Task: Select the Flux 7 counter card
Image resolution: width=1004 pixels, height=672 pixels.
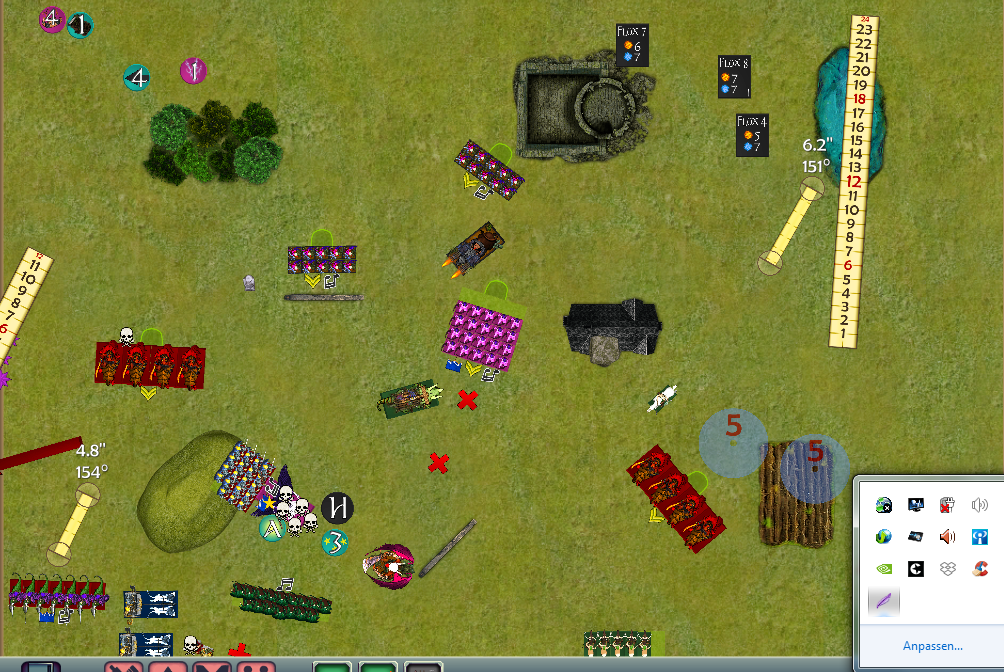Action: point(632,46)
